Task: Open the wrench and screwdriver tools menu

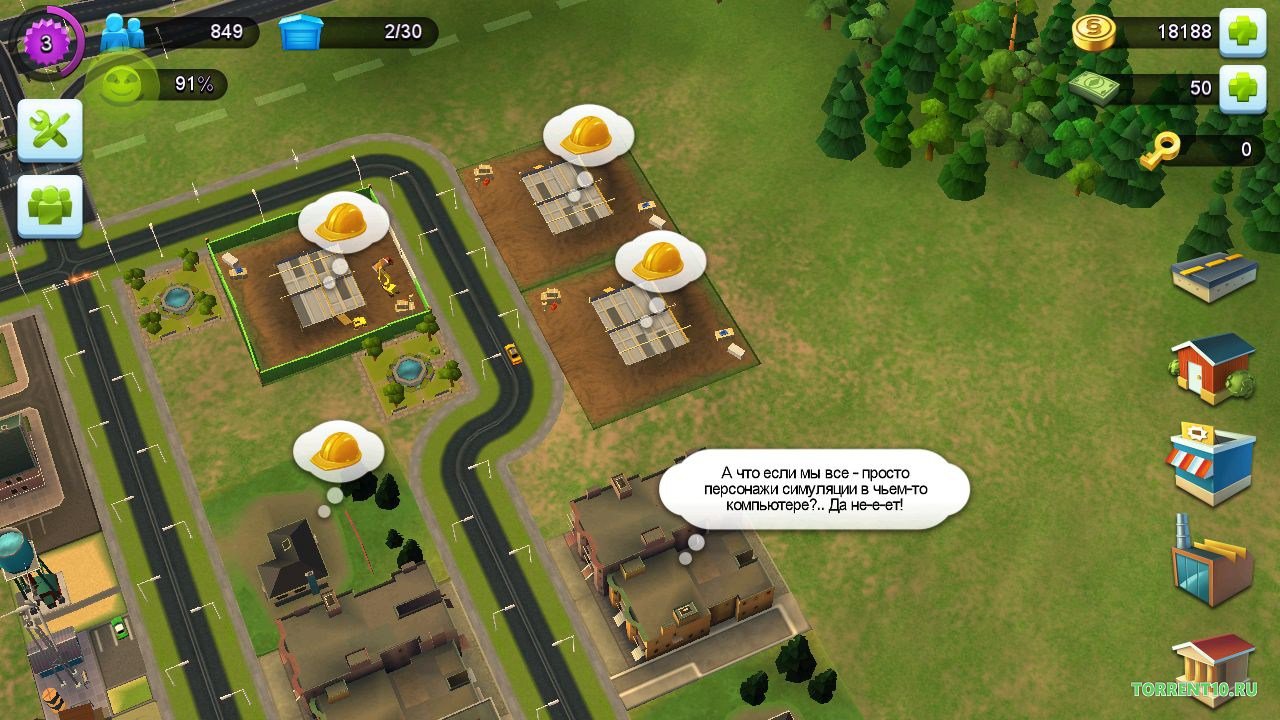Action: click(x=50, y=131)
